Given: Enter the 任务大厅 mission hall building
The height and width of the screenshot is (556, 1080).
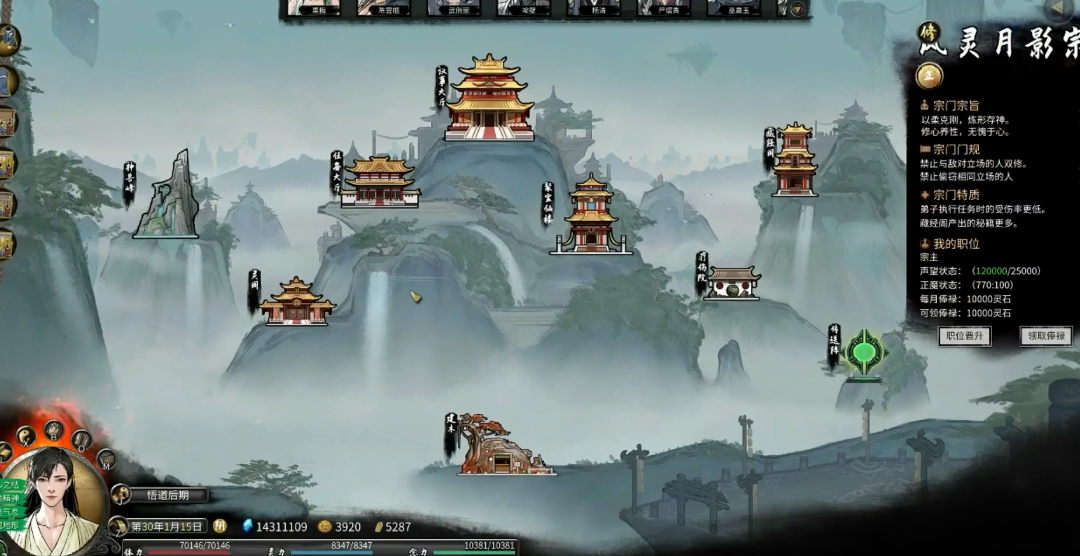Looking at the screenshot, I should coord(379,182).
